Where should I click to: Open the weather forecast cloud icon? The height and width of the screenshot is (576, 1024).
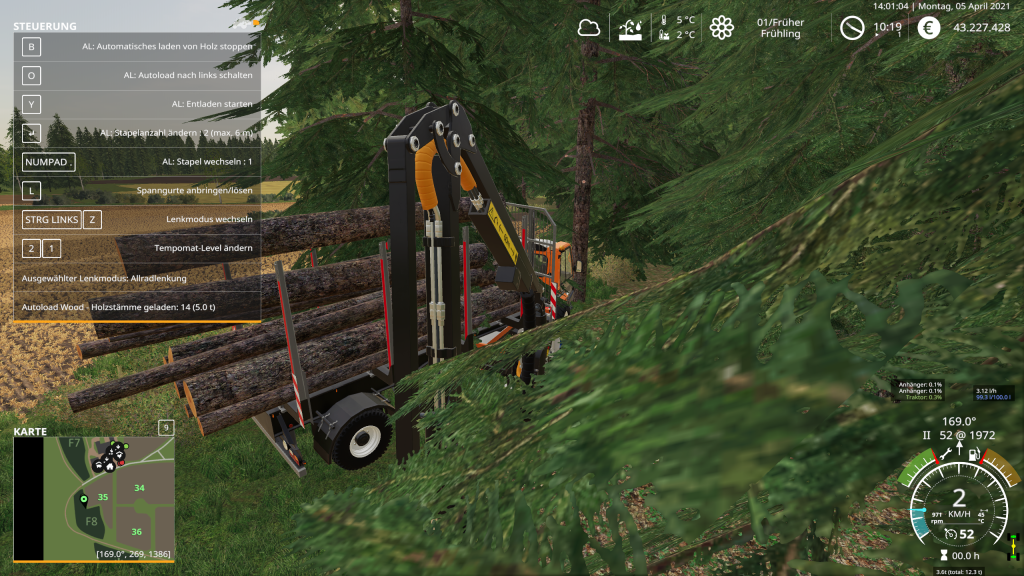(x=588, y=28)
